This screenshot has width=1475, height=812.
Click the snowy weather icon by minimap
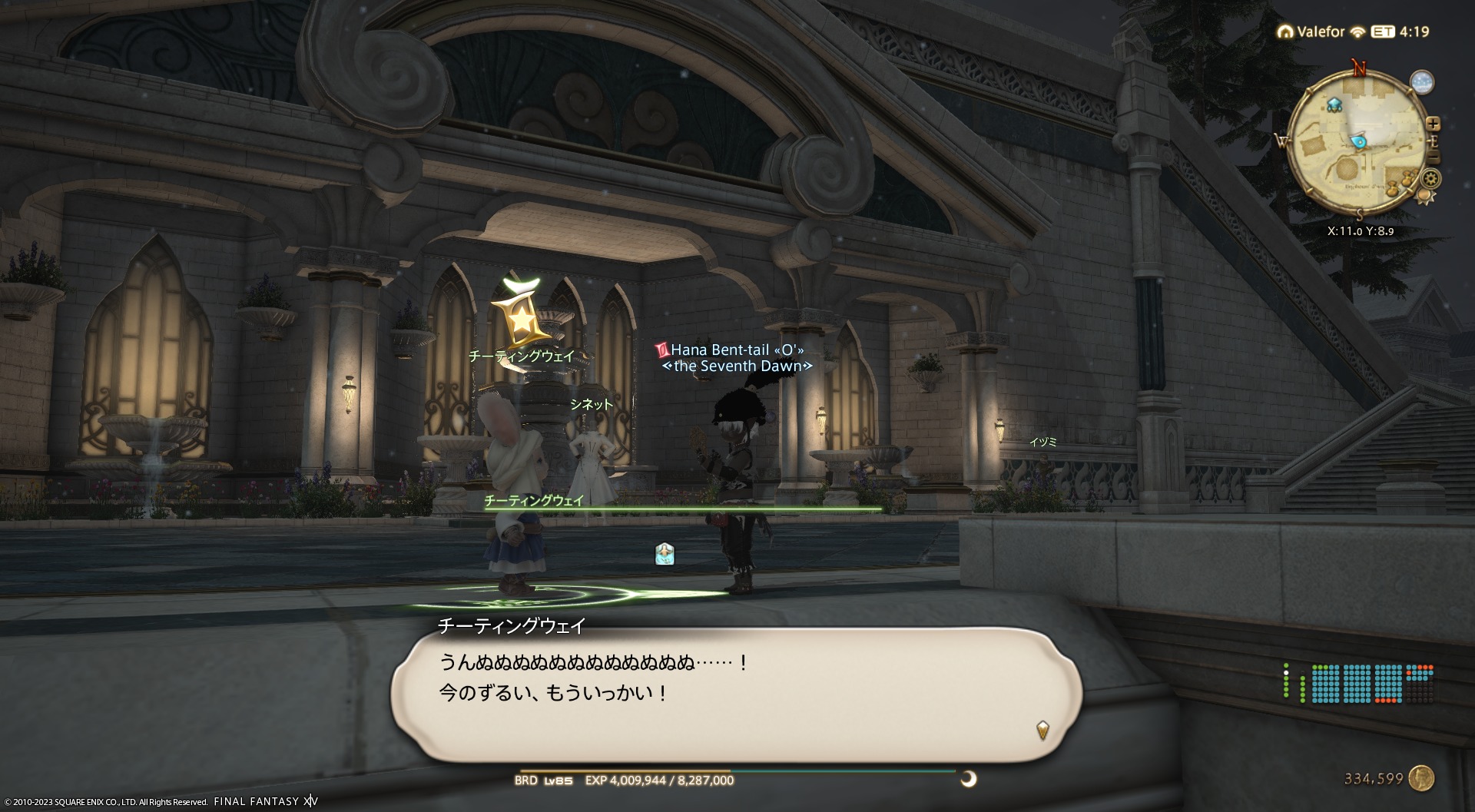pyautogui.click(x=1422, y=82)
